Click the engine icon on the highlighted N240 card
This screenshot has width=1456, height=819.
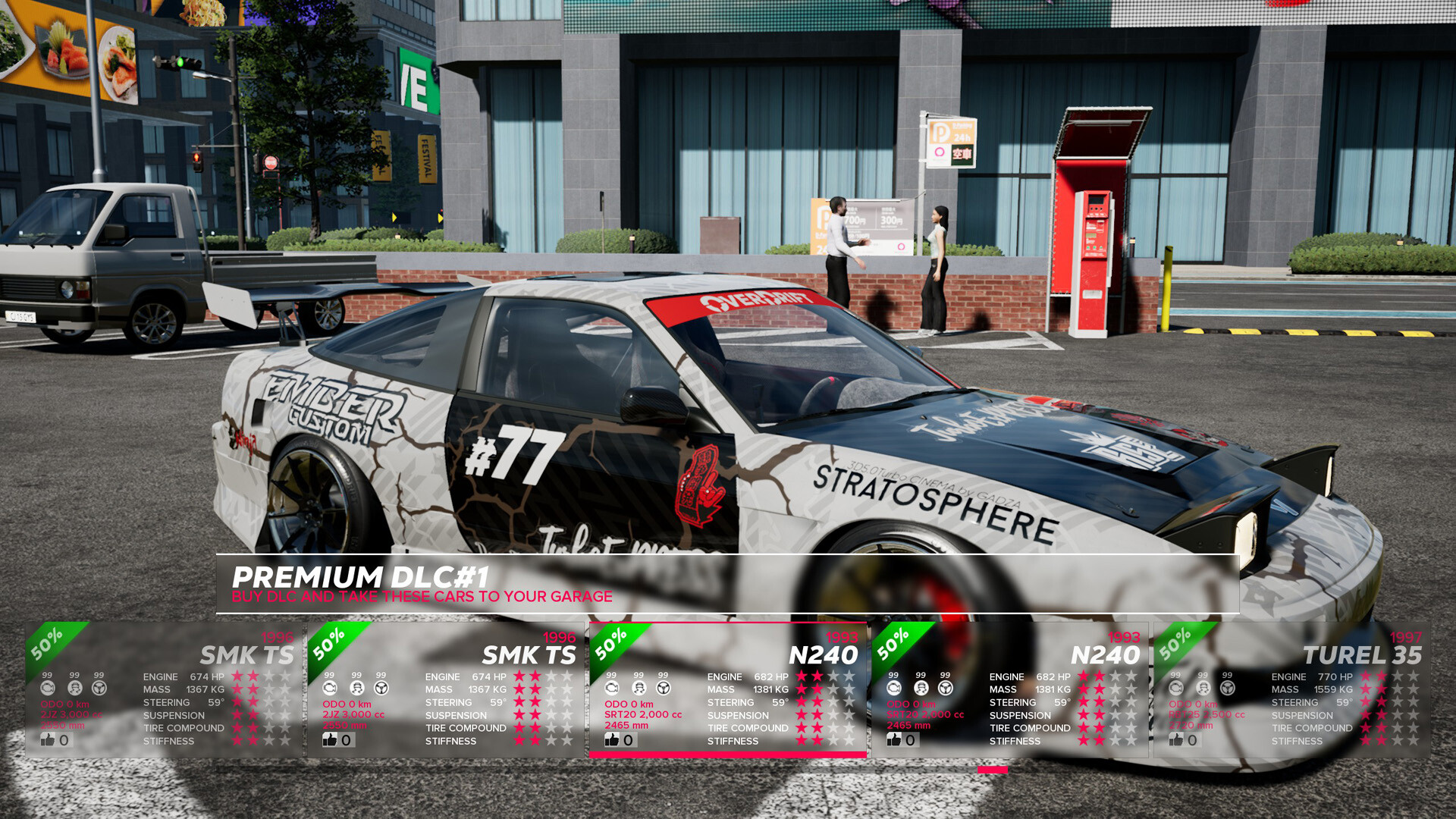pyautogui.click(x=611, y=689)
